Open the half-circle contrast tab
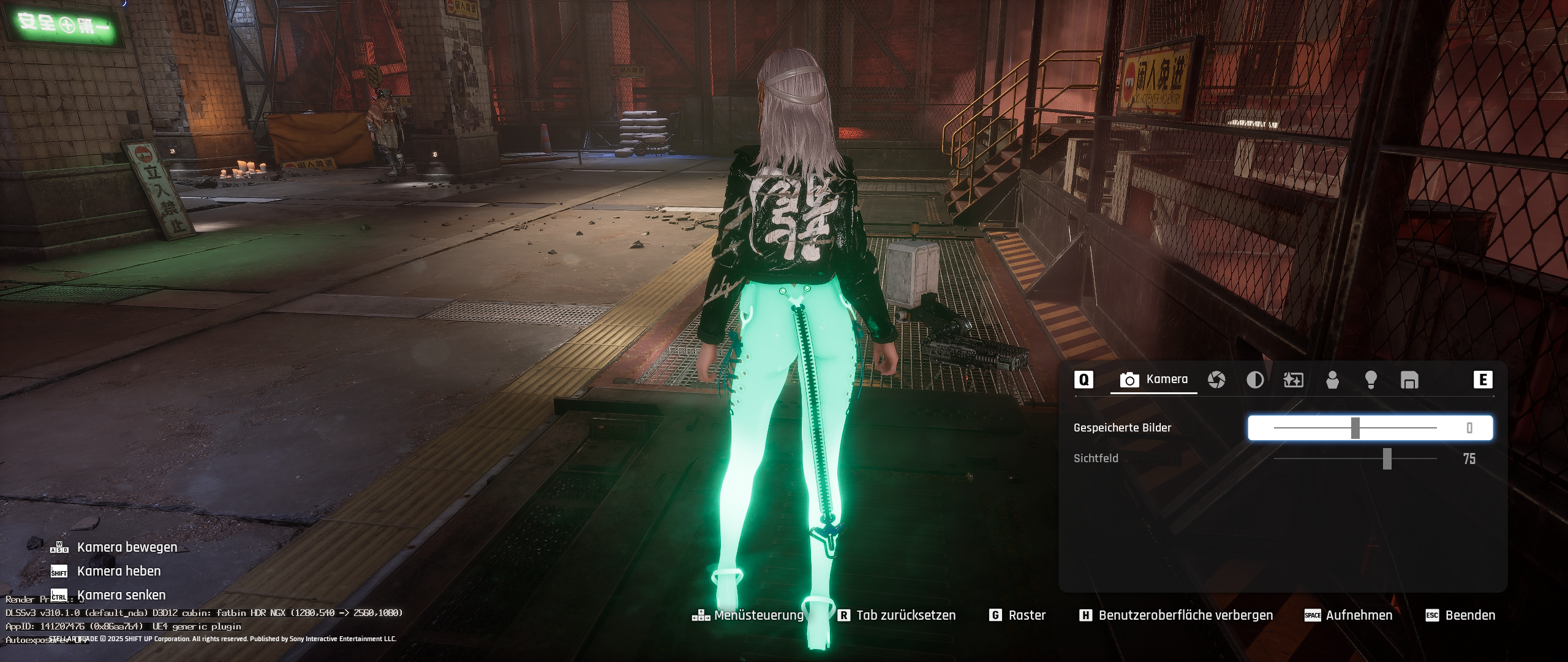 1255,380
